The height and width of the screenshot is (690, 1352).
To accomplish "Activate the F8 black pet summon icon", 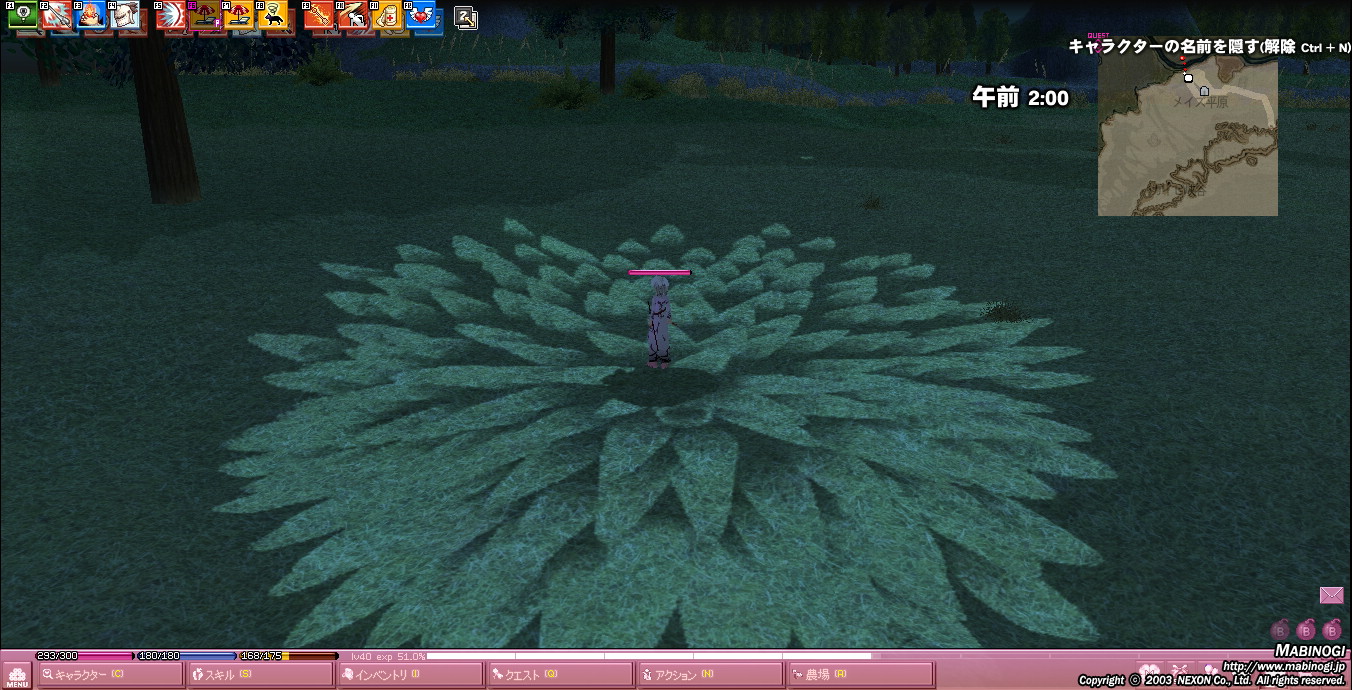I will (x=272, y=15).
